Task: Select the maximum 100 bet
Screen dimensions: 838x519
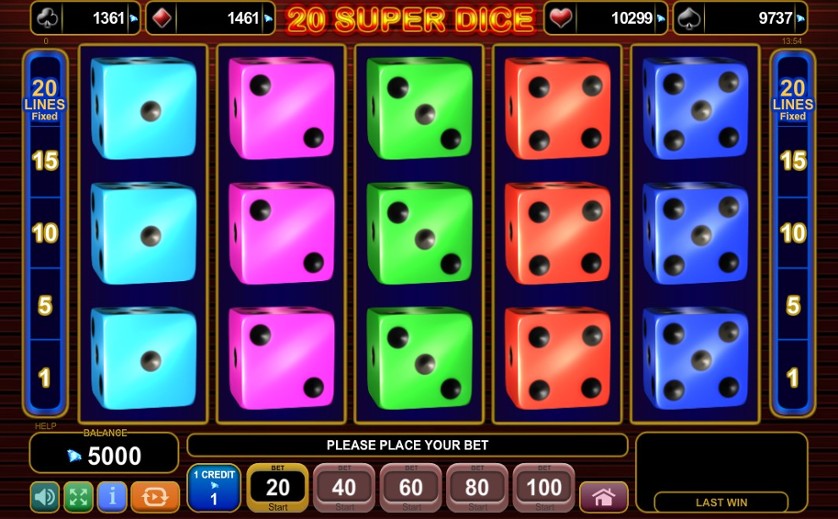Action: tap(544, 488)
